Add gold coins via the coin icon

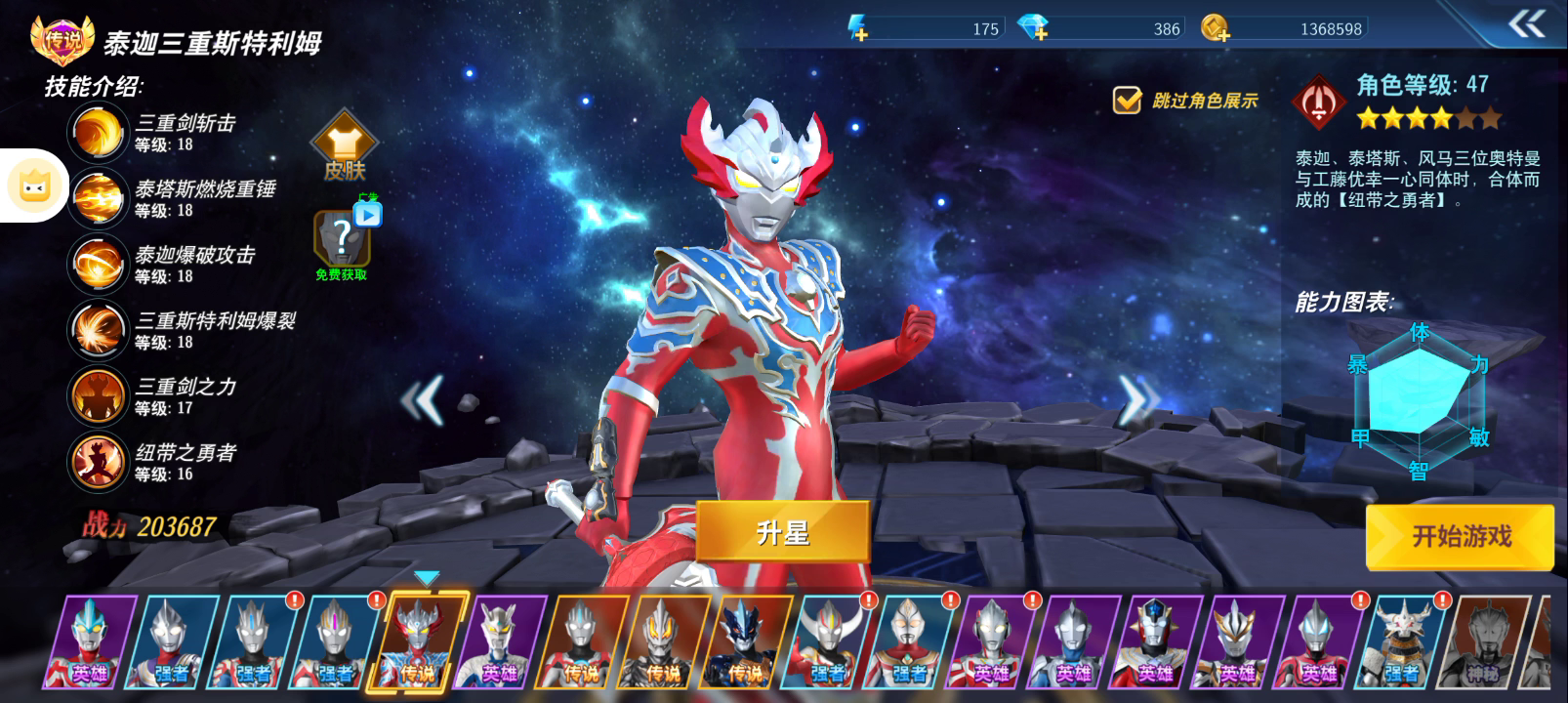tap(1215, 29)
